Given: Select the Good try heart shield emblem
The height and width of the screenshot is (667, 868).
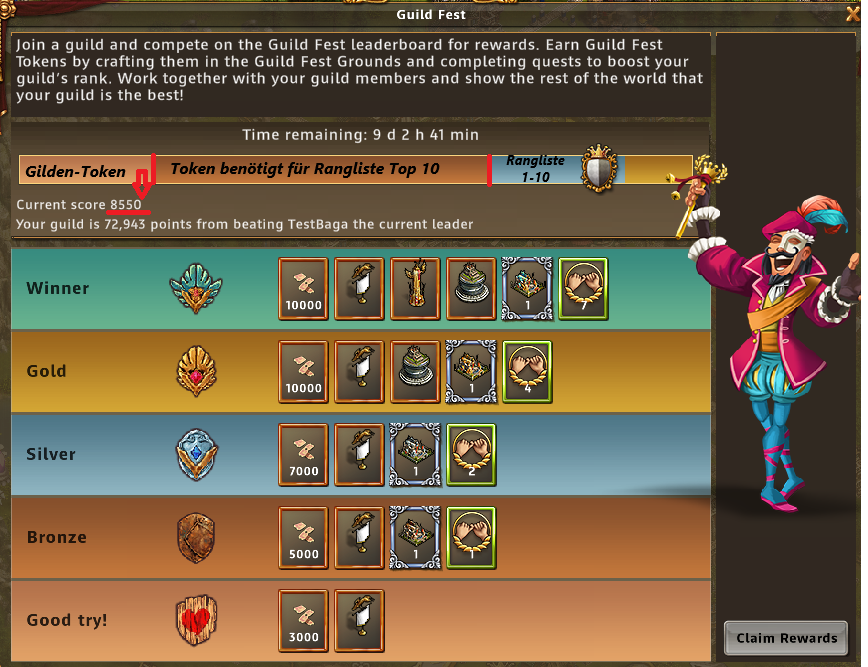Looking at the screenshot, I should 195,620.
